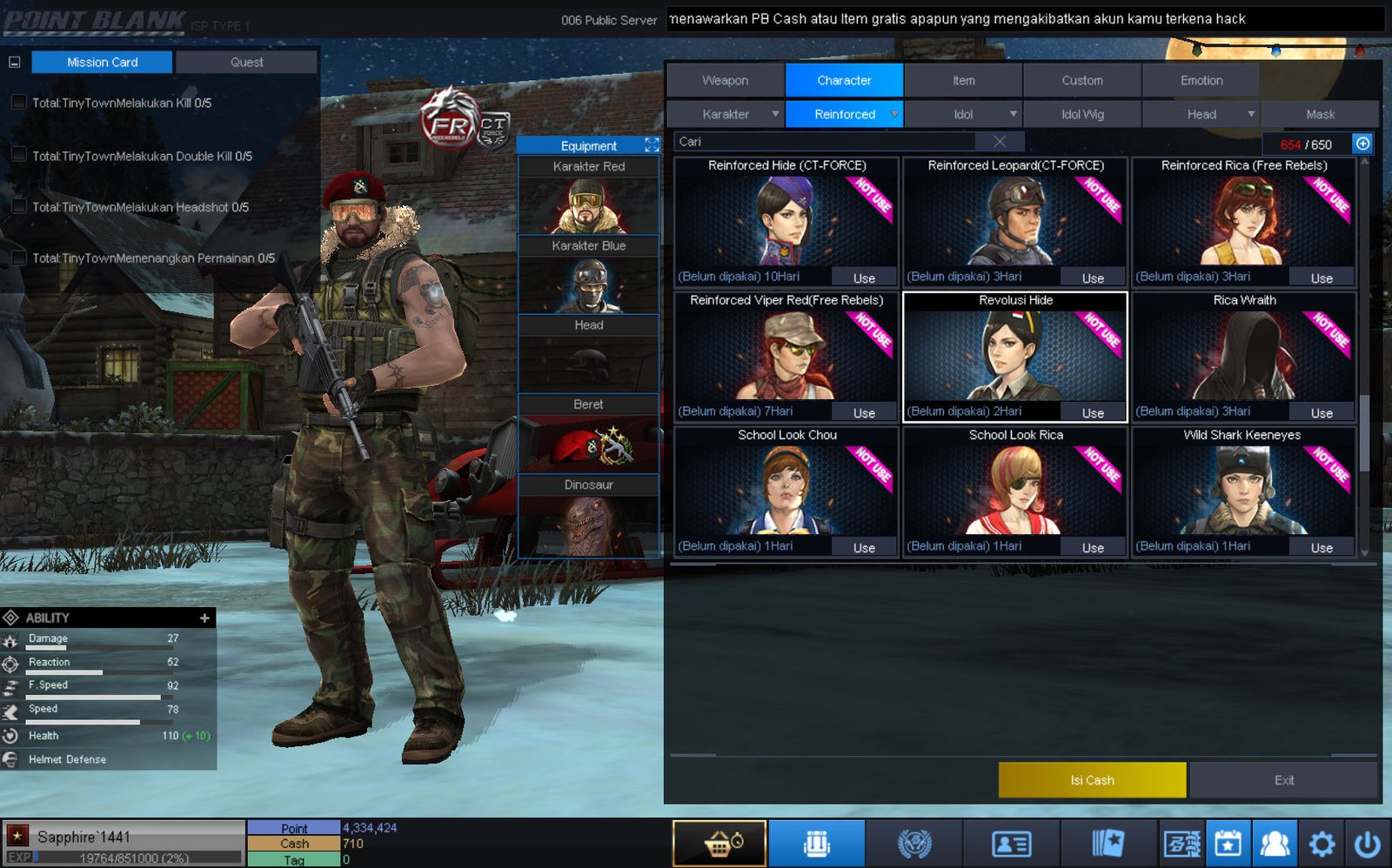
Task: Click the Isi Cash button
Action: tap(1092, 780)
